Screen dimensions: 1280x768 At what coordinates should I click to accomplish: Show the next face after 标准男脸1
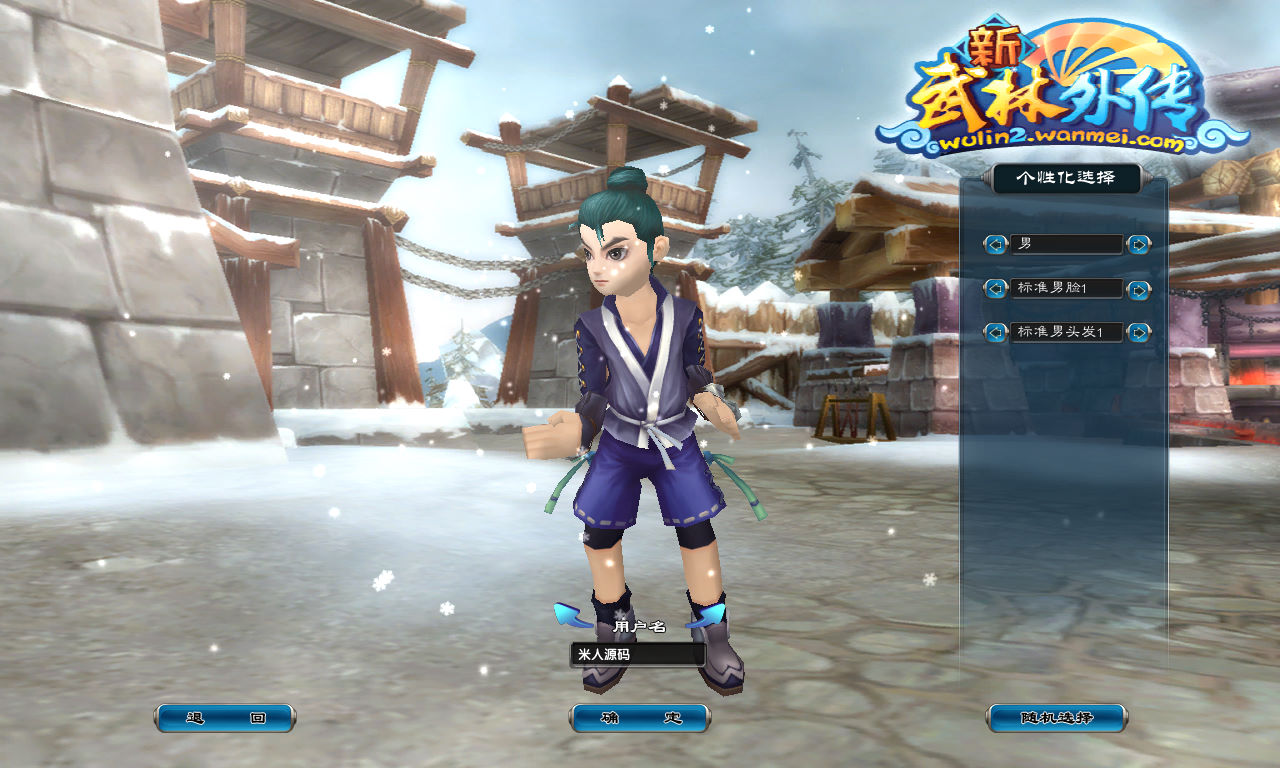point(1138,289)
